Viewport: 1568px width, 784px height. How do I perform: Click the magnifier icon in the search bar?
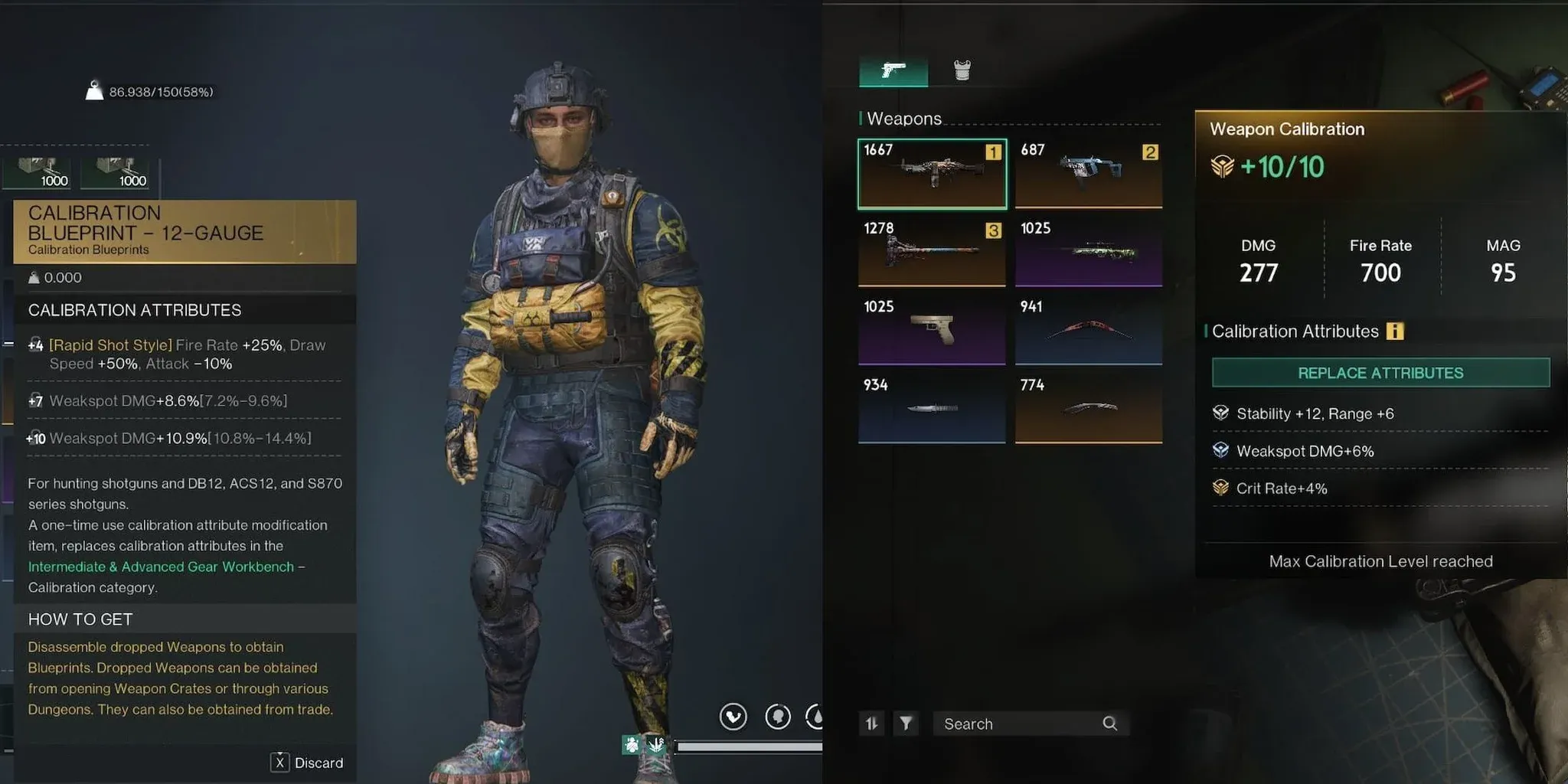1110,723
